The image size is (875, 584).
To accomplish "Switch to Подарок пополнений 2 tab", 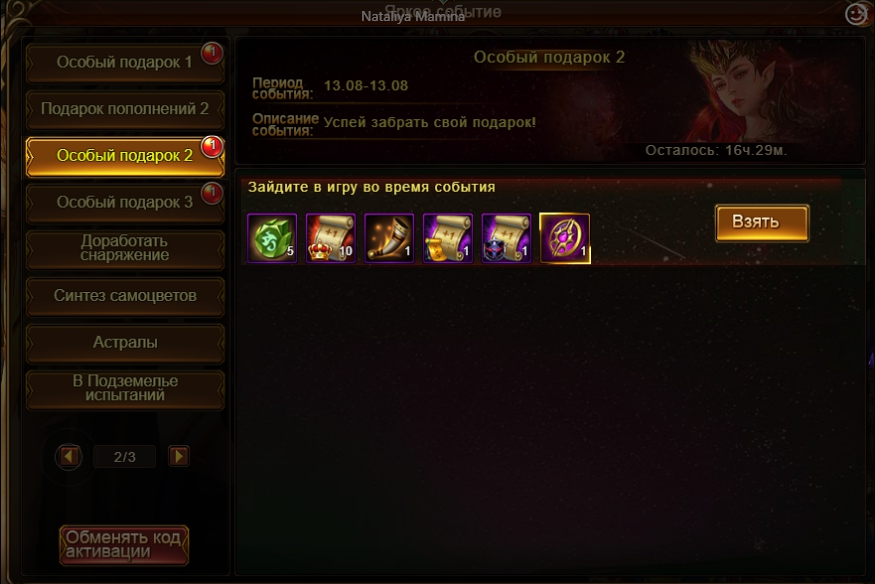I will pos(124,108).
